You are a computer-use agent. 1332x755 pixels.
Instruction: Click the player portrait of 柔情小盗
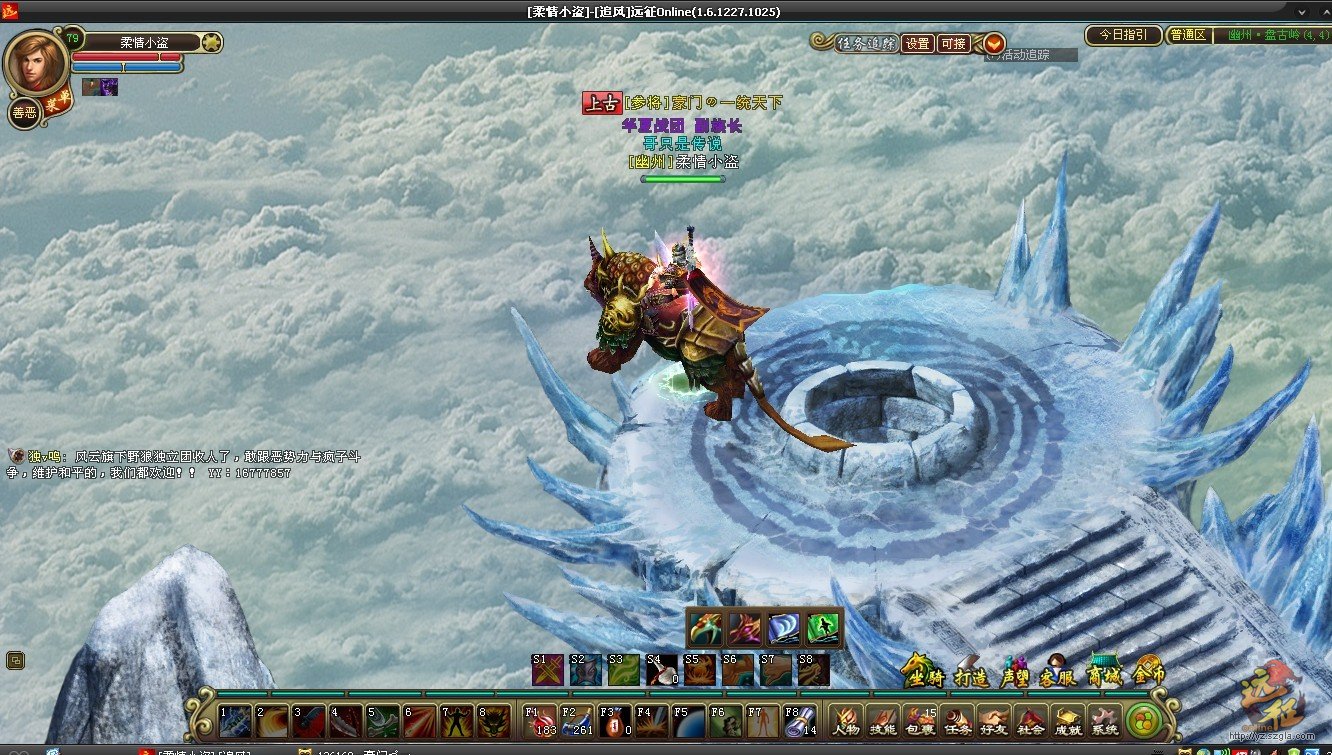tap(36, 62)
